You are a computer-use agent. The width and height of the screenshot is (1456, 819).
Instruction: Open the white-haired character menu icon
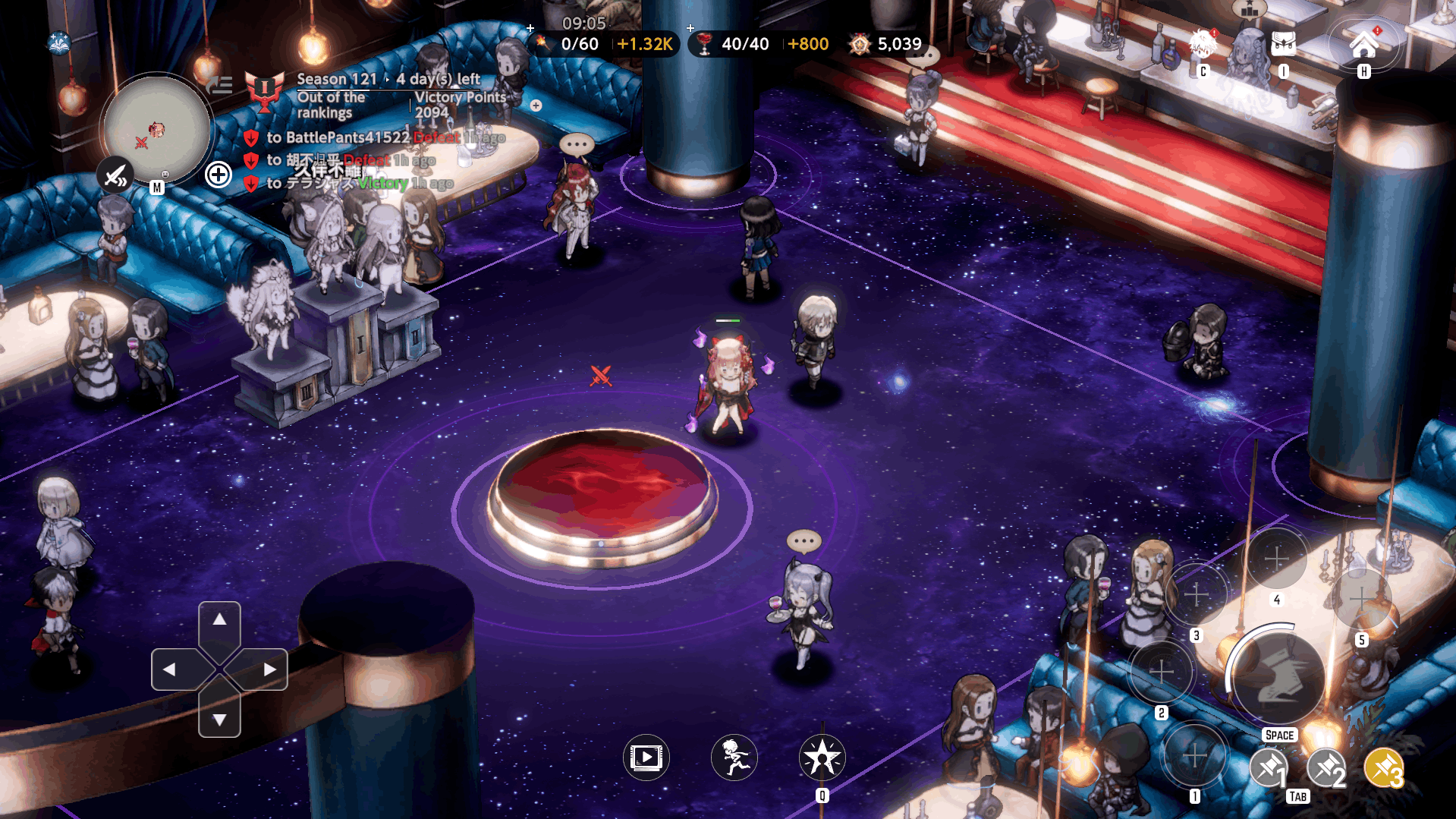pyautogui.click(x=1202, y=45)
